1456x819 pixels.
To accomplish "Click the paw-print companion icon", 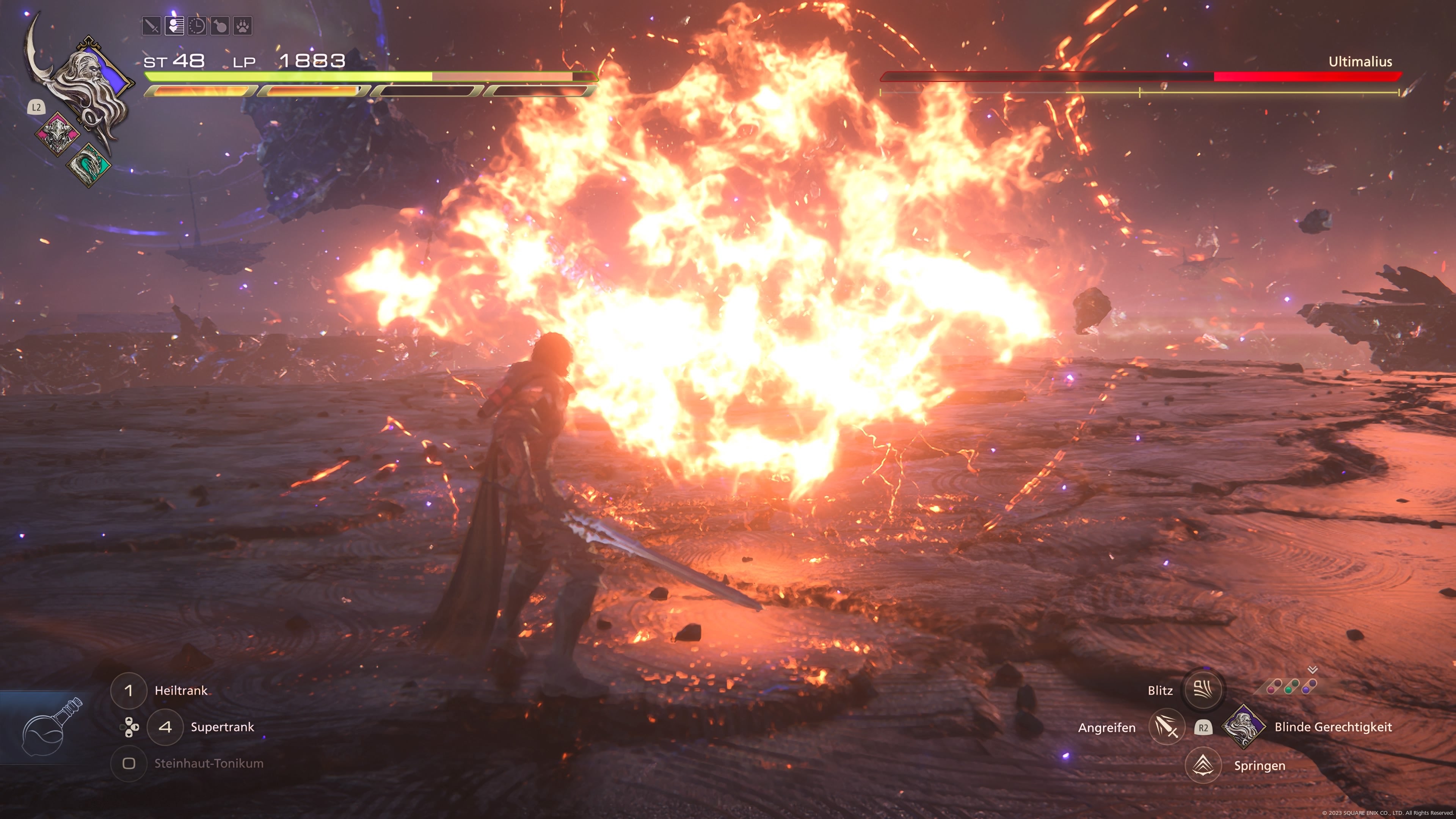I will [x=243, y=25].
